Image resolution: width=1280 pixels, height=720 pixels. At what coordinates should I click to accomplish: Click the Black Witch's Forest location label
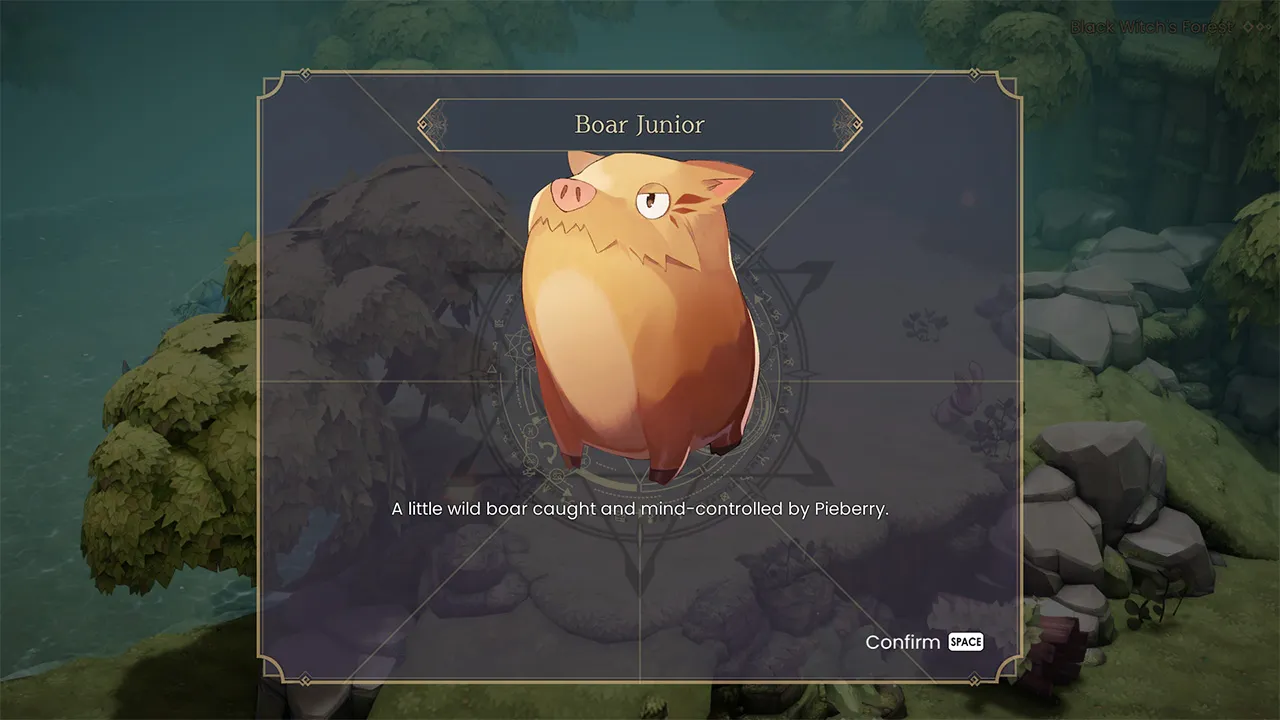coord(1150,27)
